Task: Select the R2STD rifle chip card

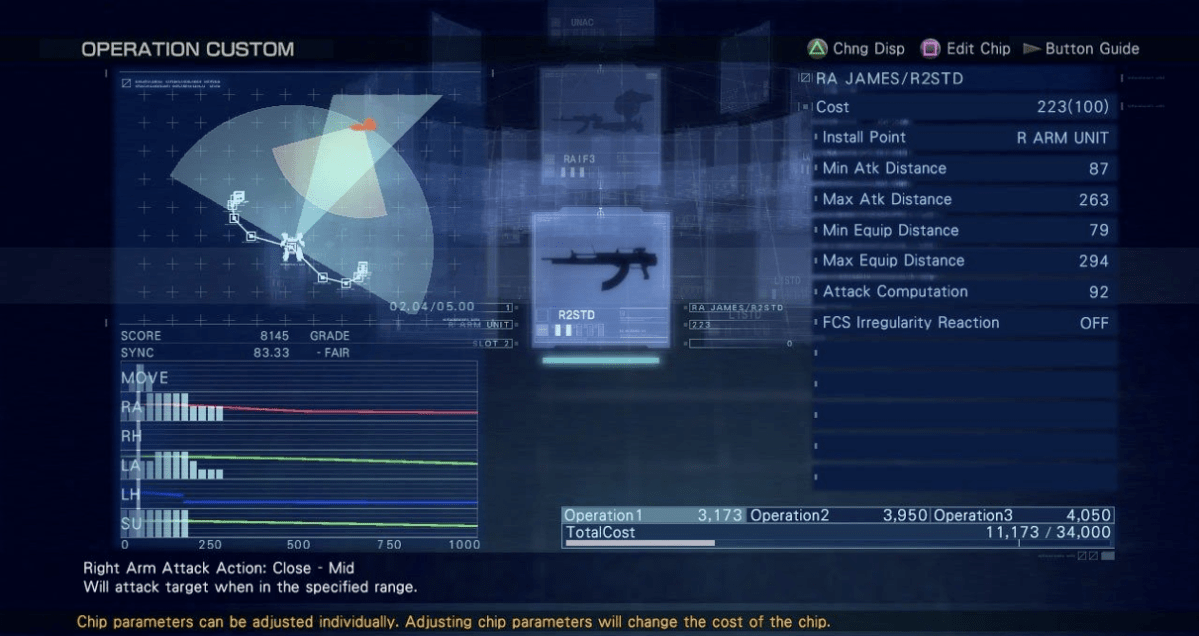Action: point(601,278)
